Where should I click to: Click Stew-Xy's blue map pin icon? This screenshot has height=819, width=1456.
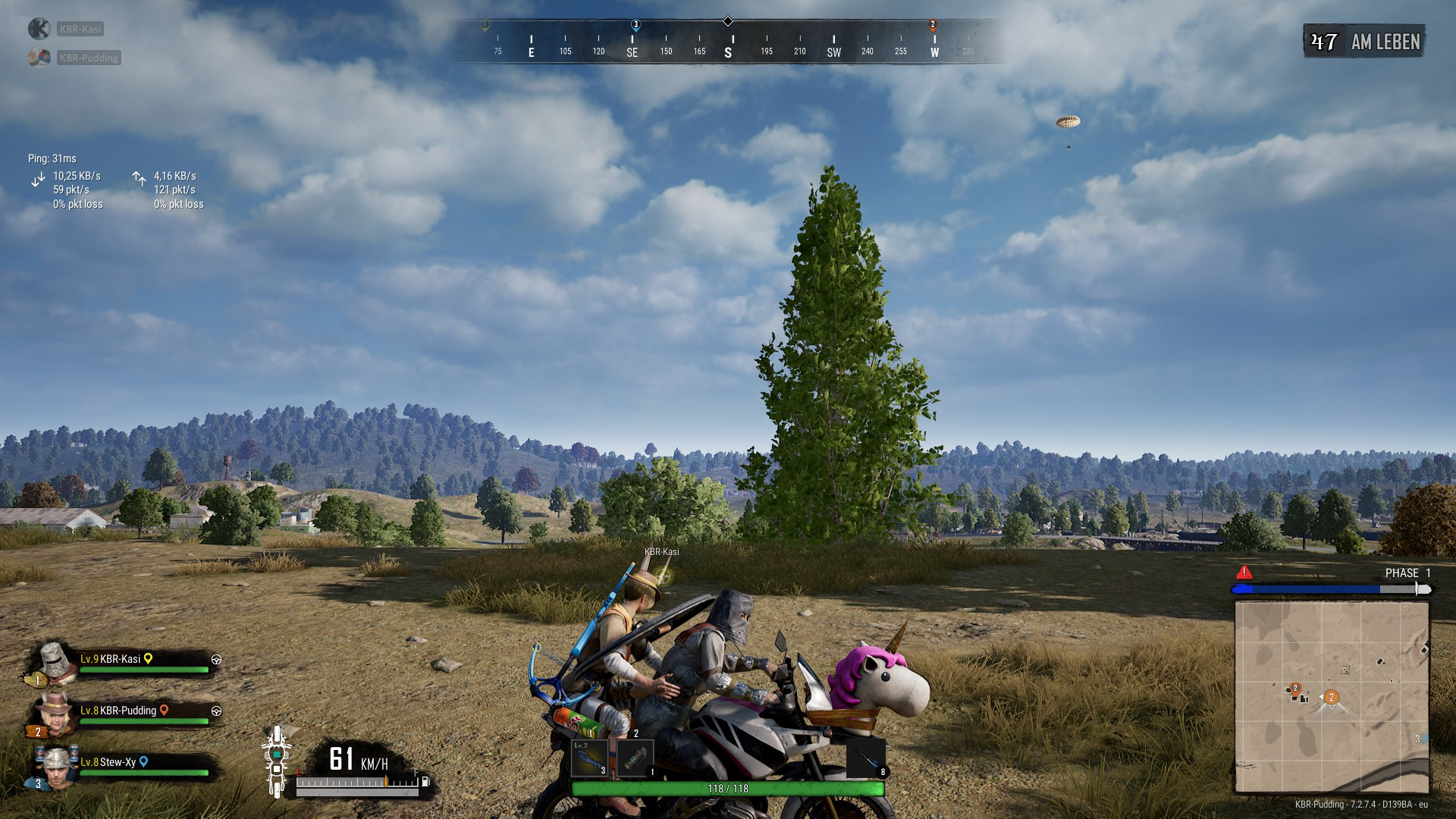(x=143, y=762)
